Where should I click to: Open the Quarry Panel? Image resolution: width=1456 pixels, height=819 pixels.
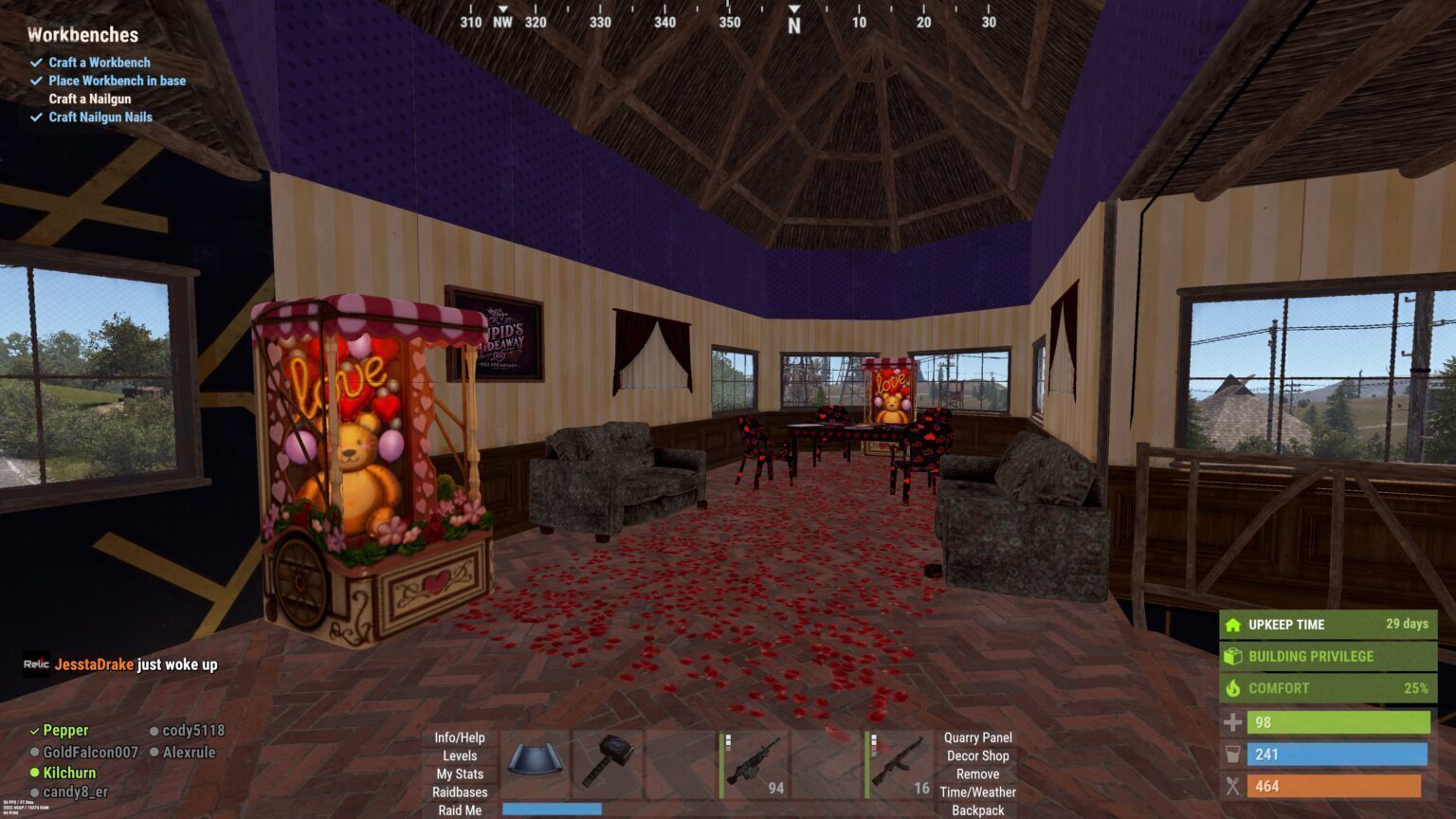click(977, 737)
